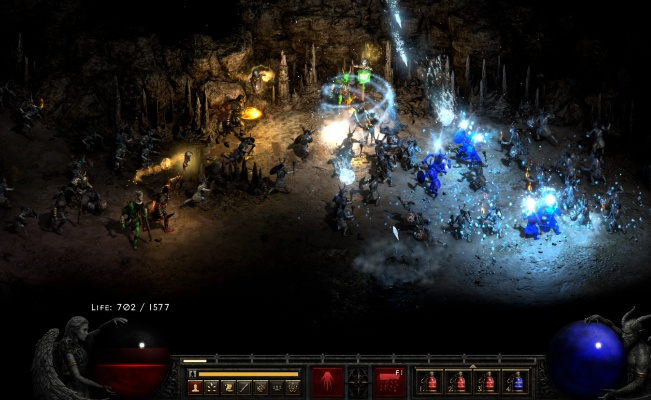Use the blue mana potion in belt
Screen dimensions: 651x400
click(516, 382)
